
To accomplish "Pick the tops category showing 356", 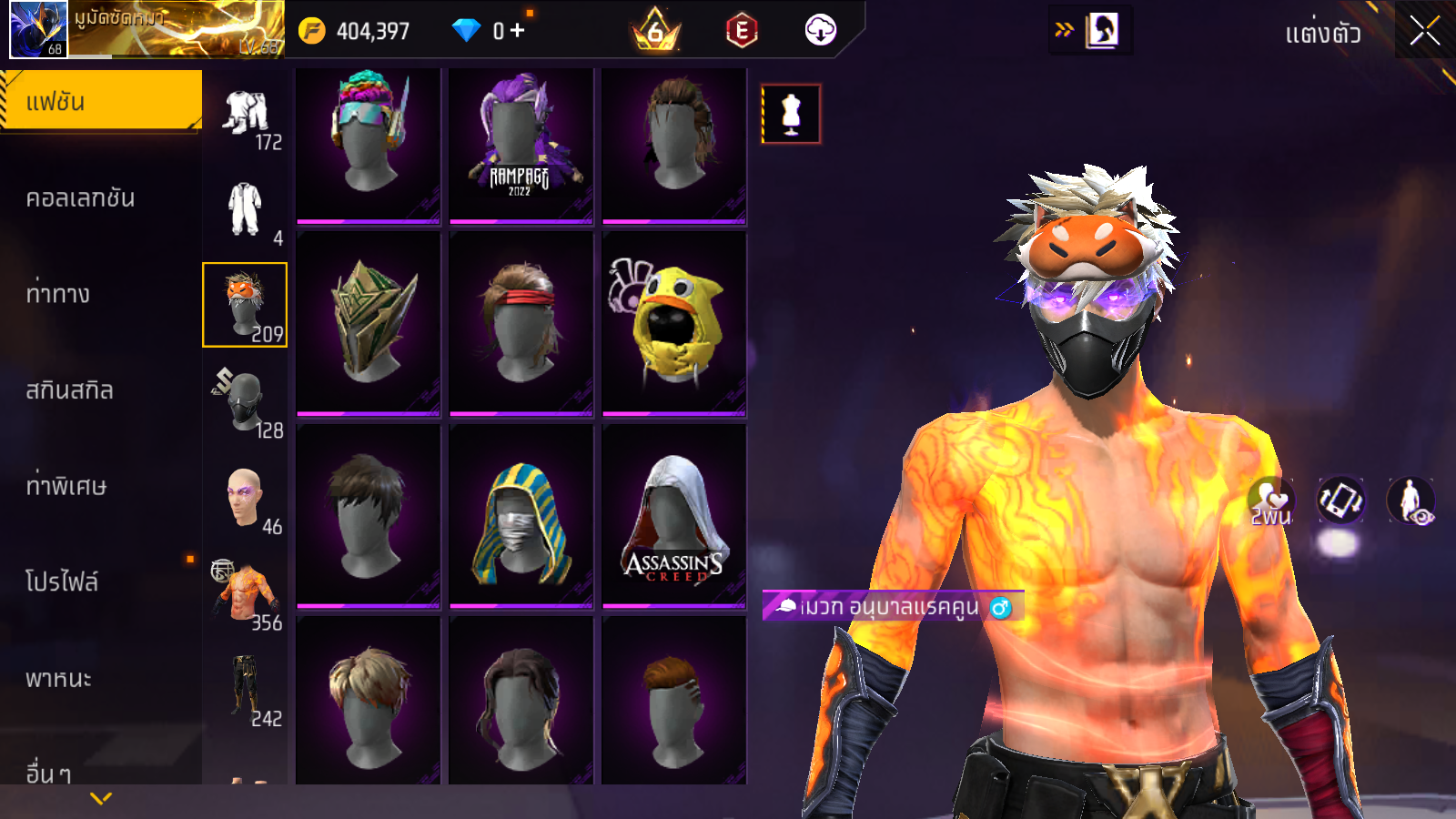I will [246, 594].
